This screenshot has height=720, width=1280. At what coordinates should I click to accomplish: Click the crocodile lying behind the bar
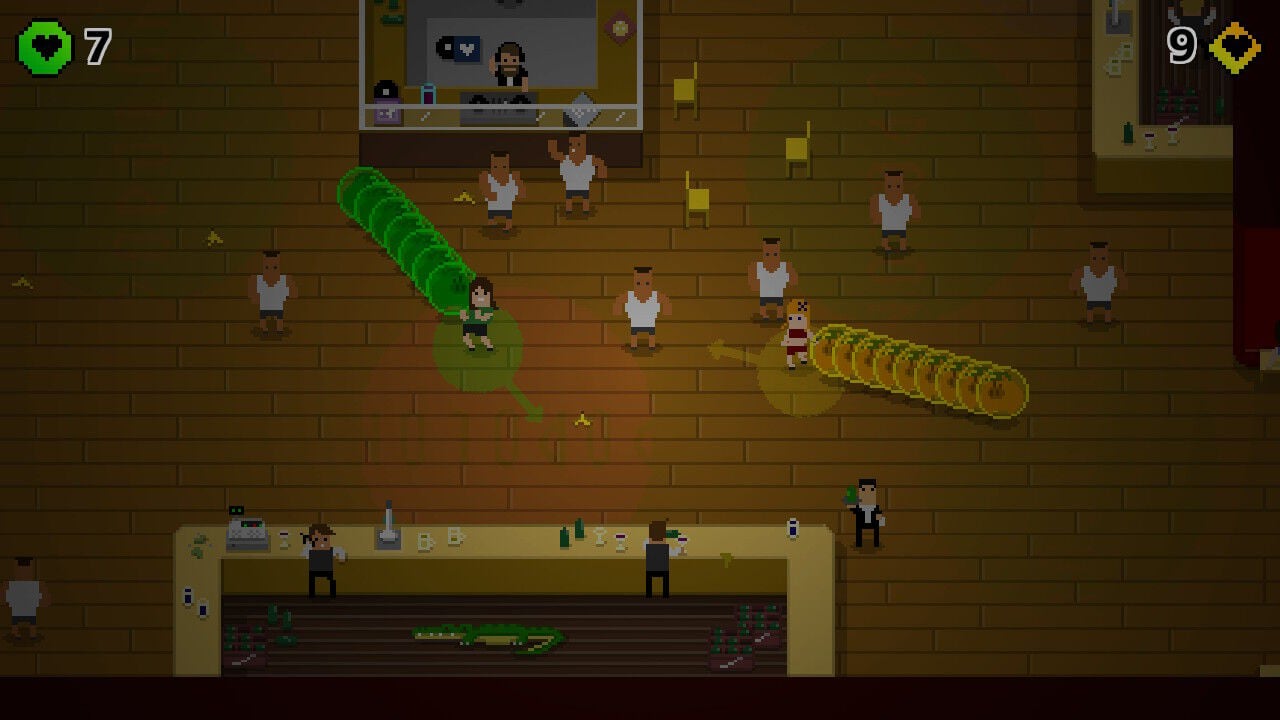(480, 635)
